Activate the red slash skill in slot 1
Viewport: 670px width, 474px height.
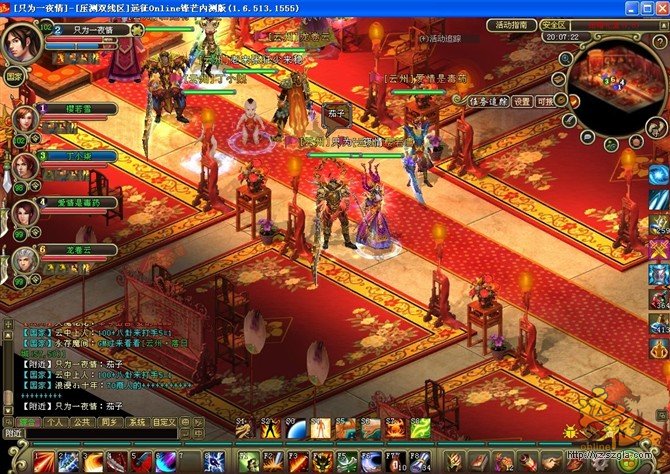[x=43, y=462]
